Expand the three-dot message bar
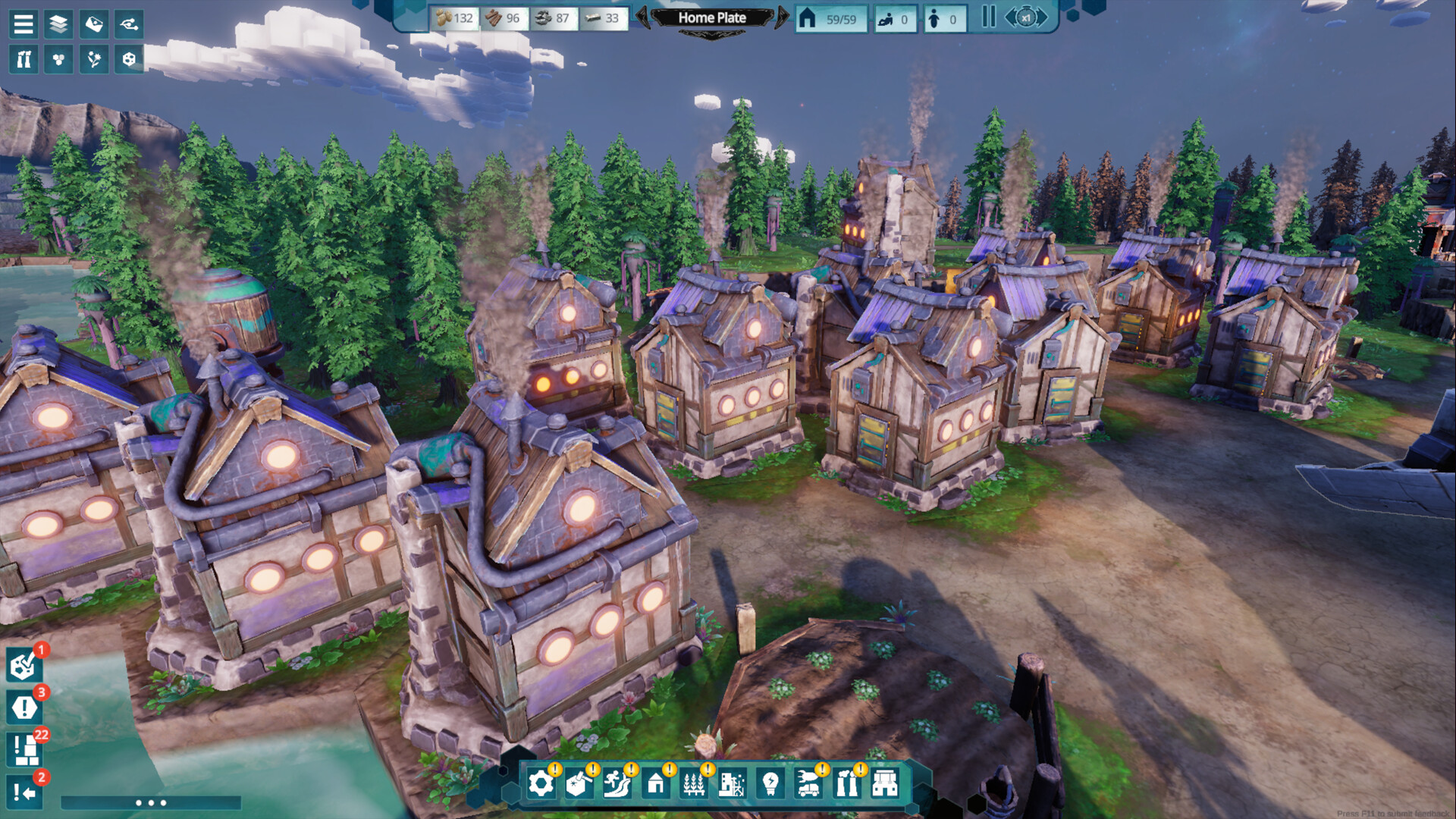Screen dimensions: 1456x819 [x=150, y=802]
